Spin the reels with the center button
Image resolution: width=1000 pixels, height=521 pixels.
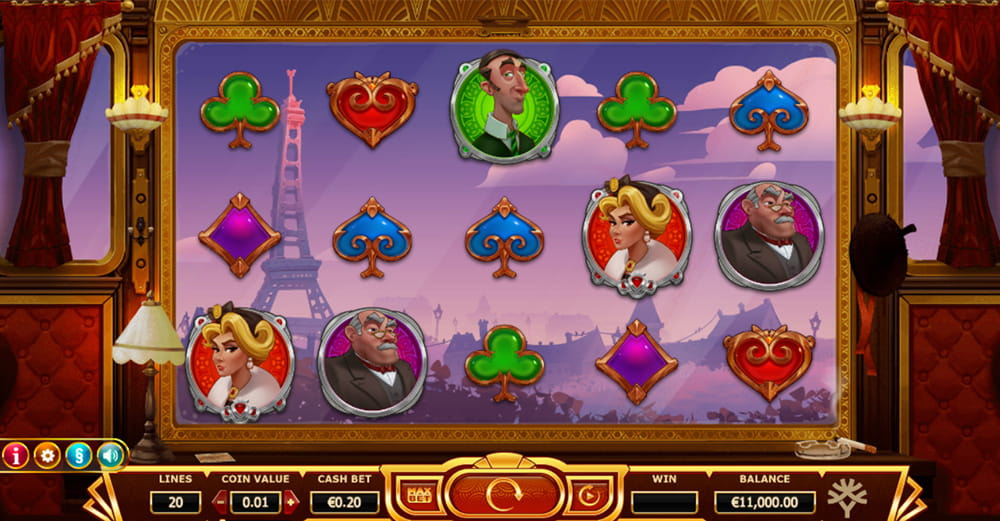point(503,494)
